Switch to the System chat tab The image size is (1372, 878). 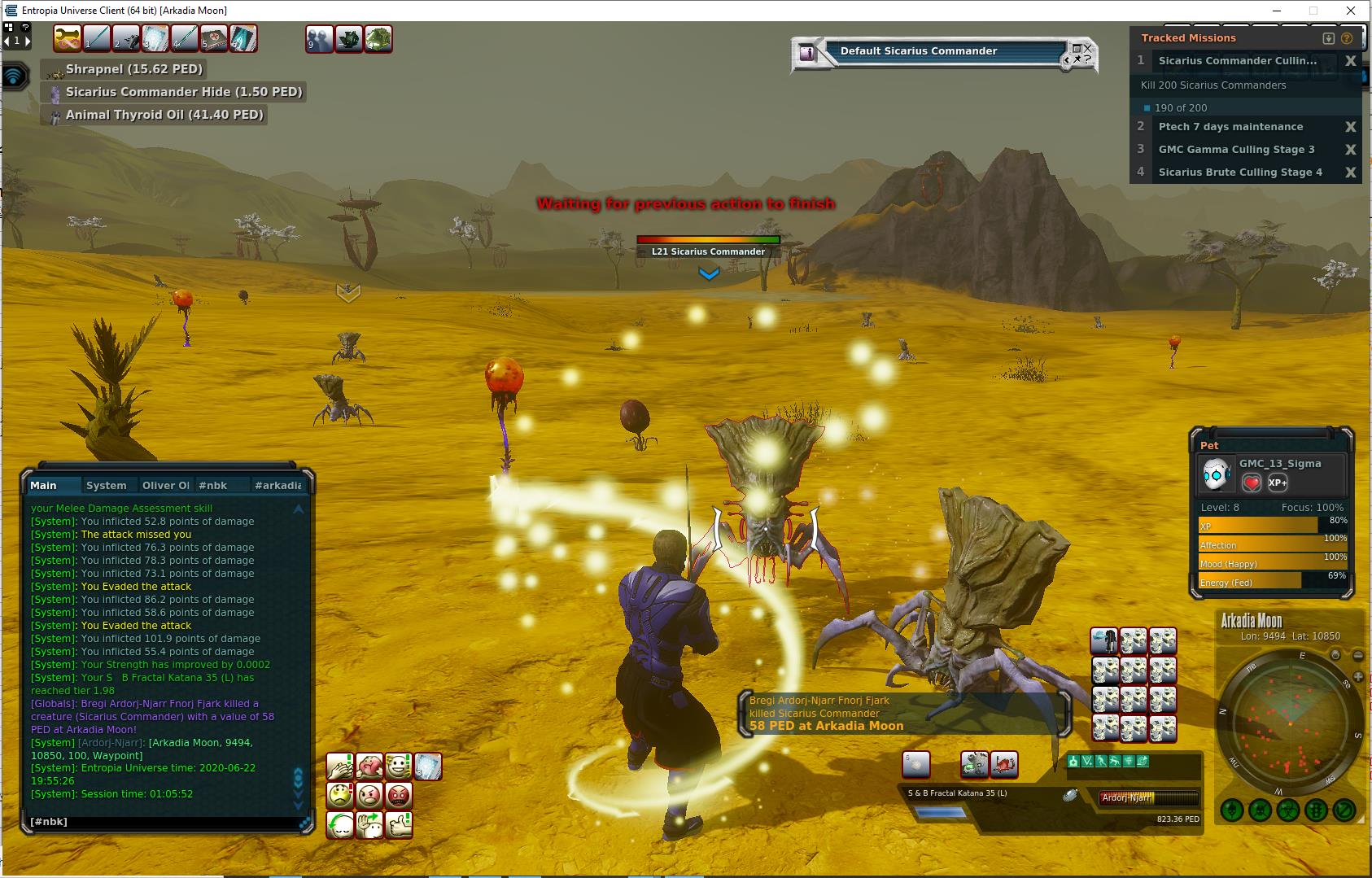pos(107,485)
